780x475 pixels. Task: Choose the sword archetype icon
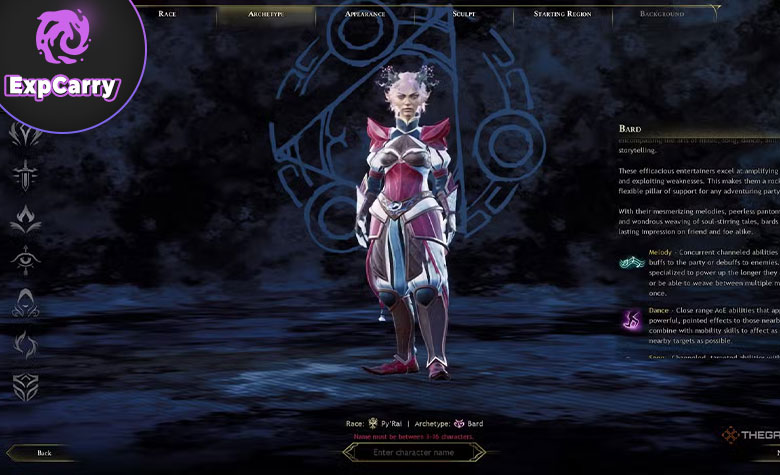25,175
